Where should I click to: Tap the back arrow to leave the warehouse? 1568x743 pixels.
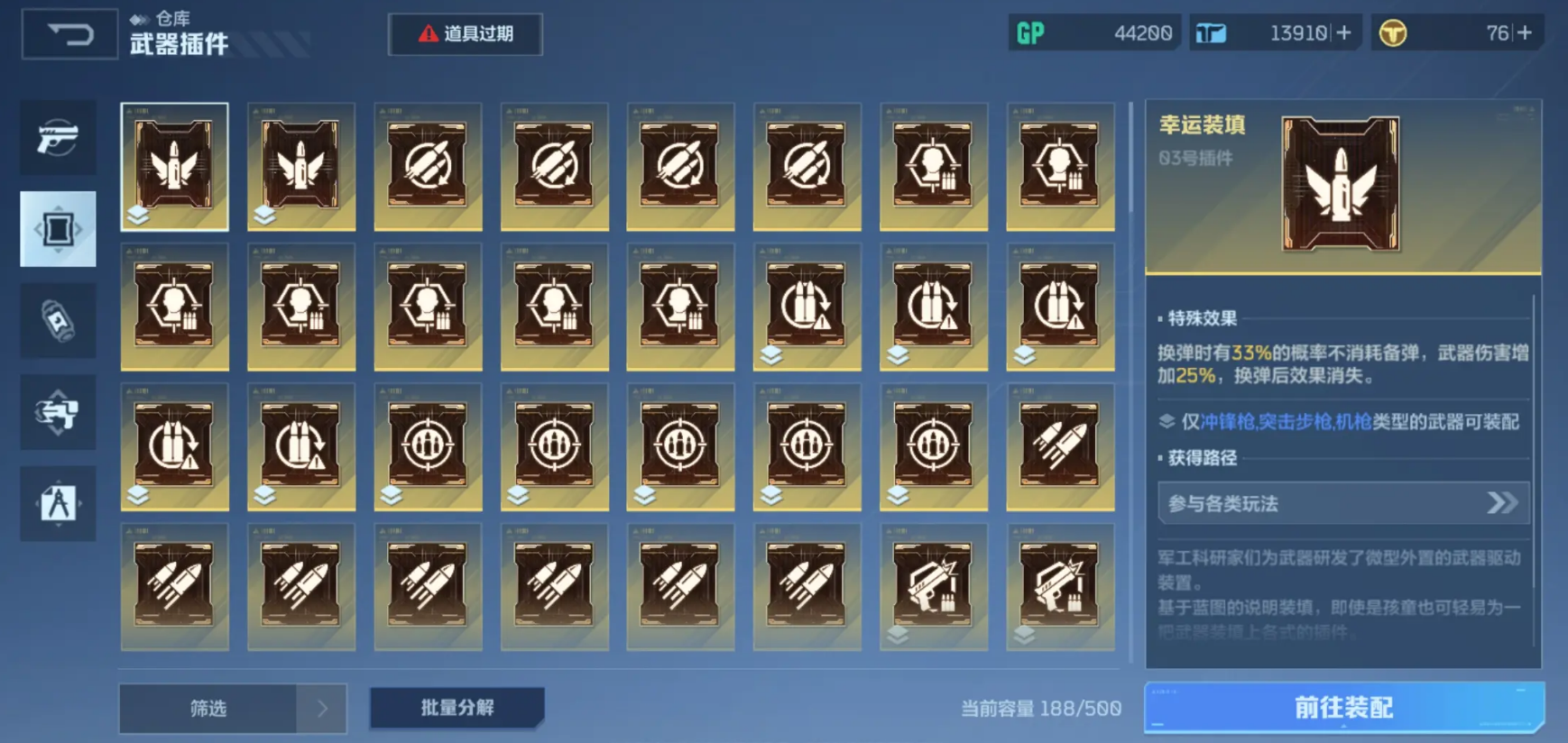point(69,34)
